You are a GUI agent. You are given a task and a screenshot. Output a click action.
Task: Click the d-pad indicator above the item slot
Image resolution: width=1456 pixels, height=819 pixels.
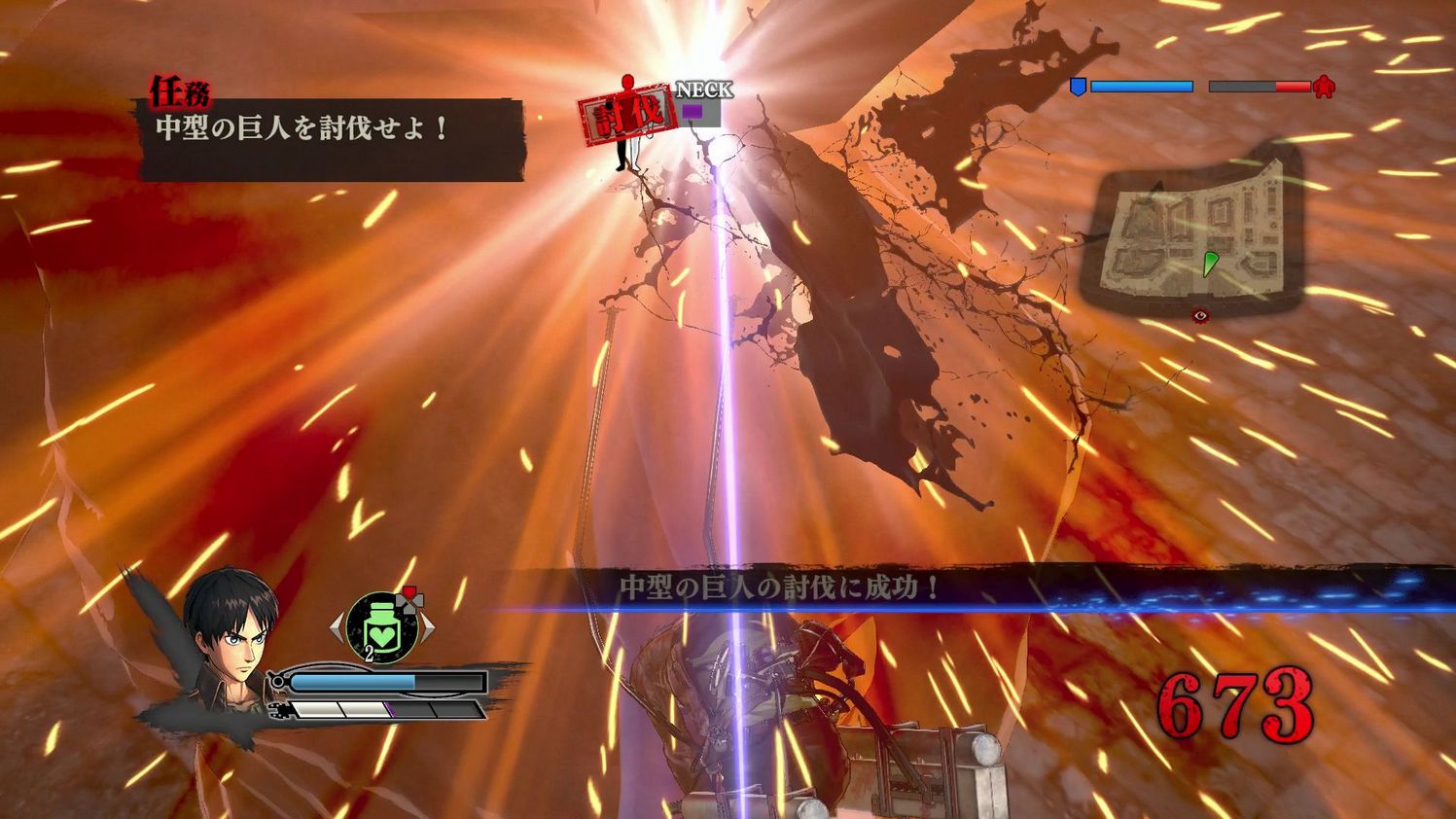[x=409, y=601]
